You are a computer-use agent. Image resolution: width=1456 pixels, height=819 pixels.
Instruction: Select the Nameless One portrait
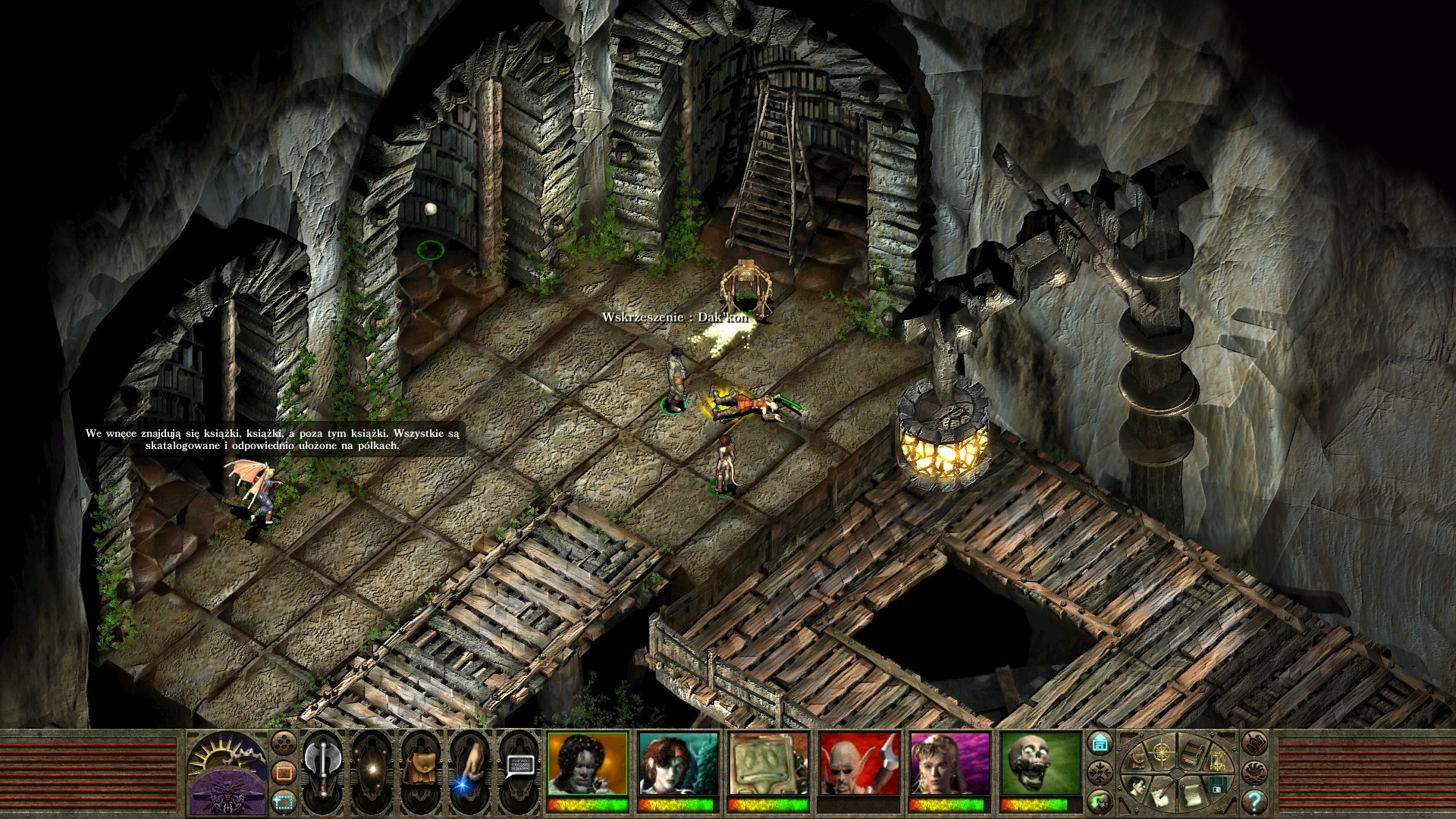point(588,763)
